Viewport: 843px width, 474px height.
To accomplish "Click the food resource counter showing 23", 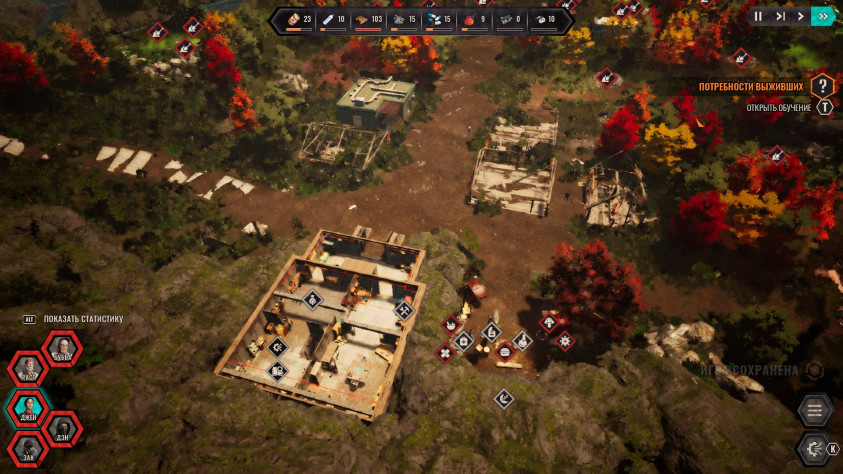I will point(298,19).
